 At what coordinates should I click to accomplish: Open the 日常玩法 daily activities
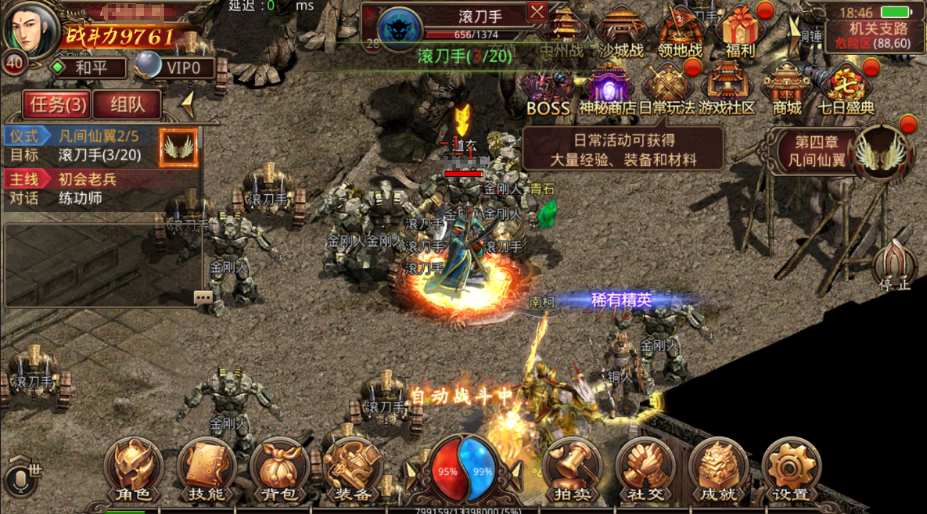667,88
